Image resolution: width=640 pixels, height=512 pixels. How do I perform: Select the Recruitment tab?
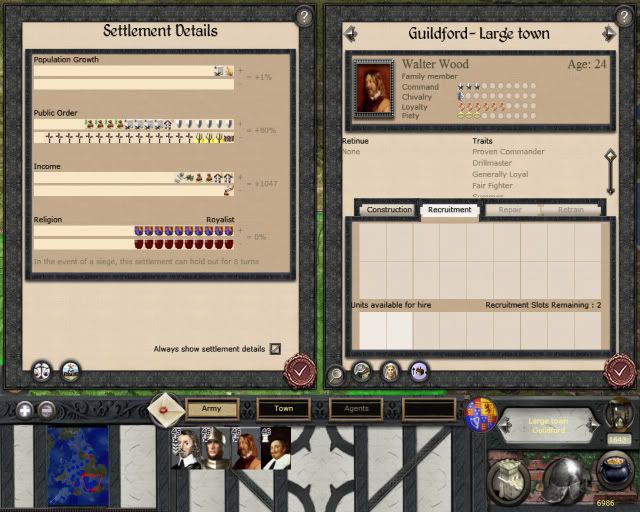click(x=449, y=210)
